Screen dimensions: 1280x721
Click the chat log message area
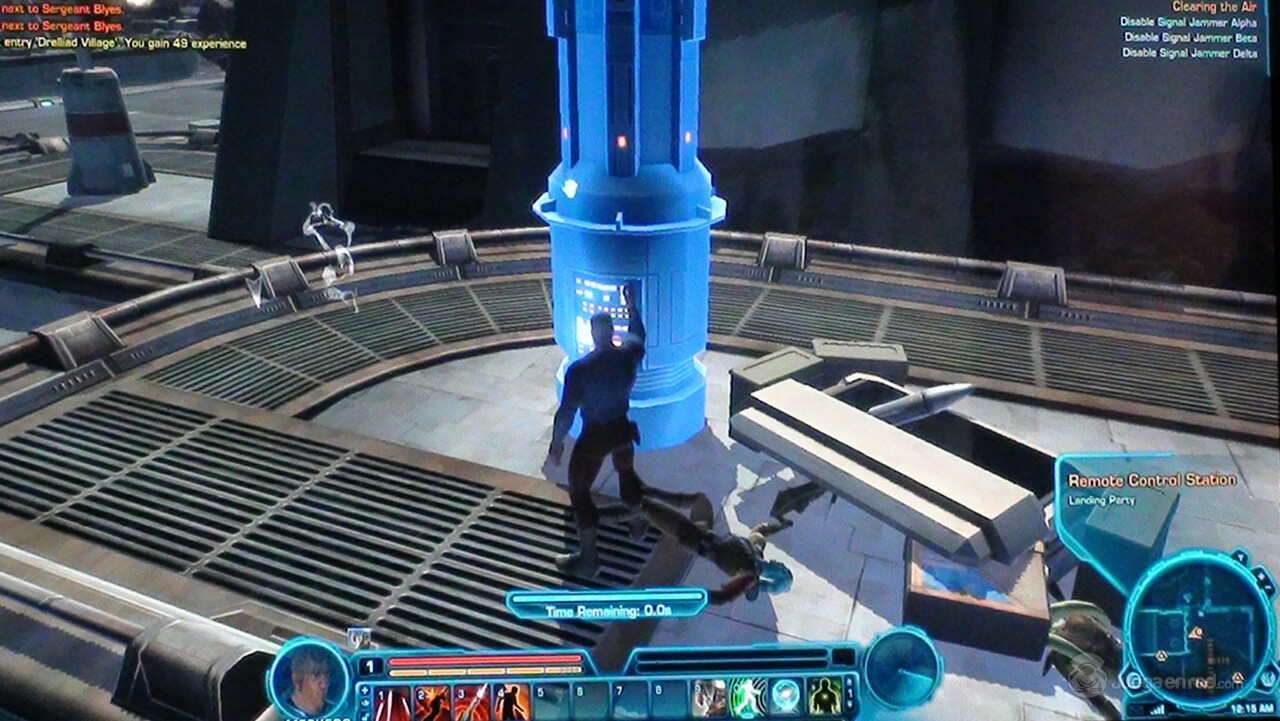120,27
